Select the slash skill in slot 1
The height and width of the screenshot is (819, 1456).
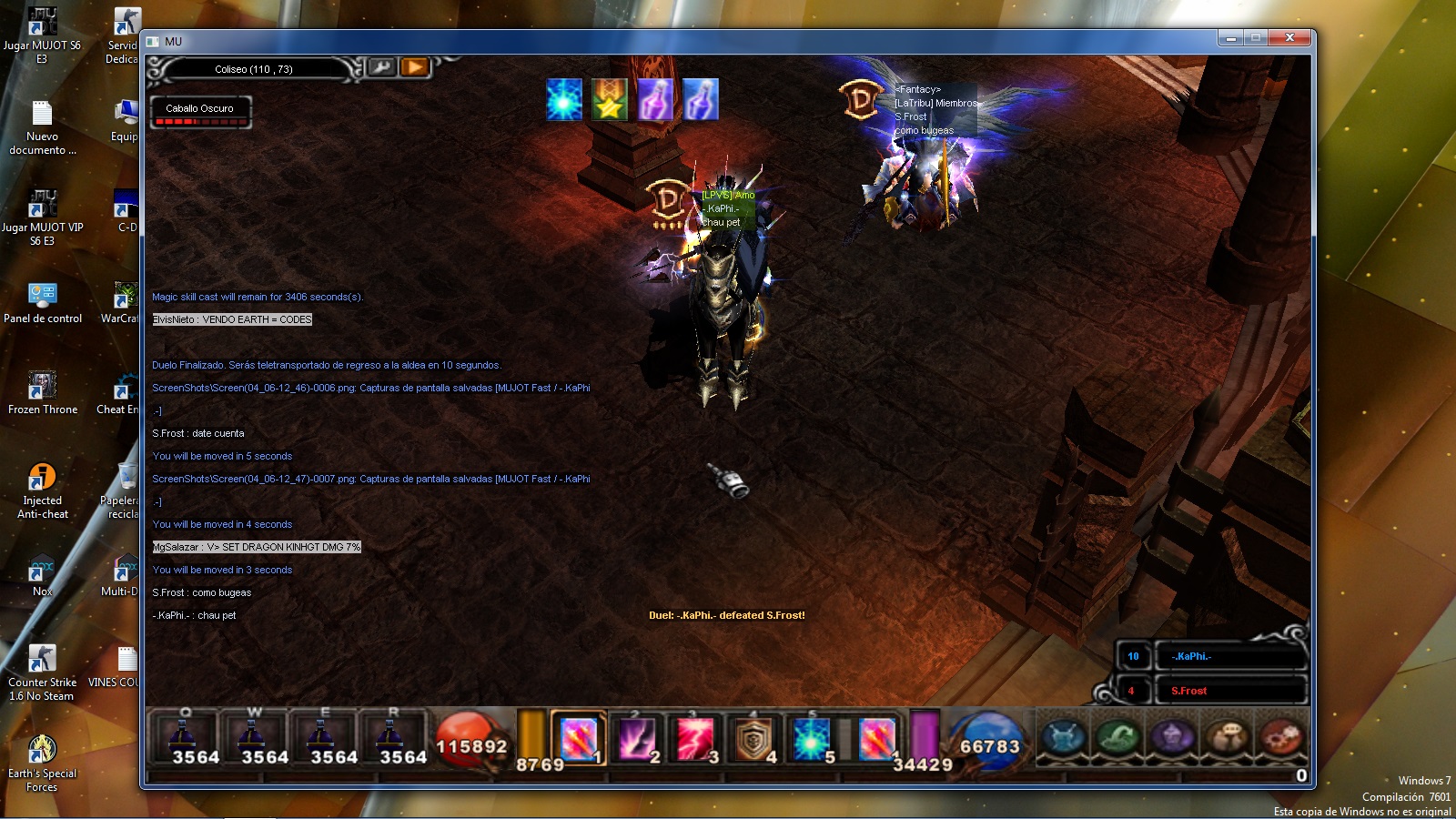(x=578, y=738)
